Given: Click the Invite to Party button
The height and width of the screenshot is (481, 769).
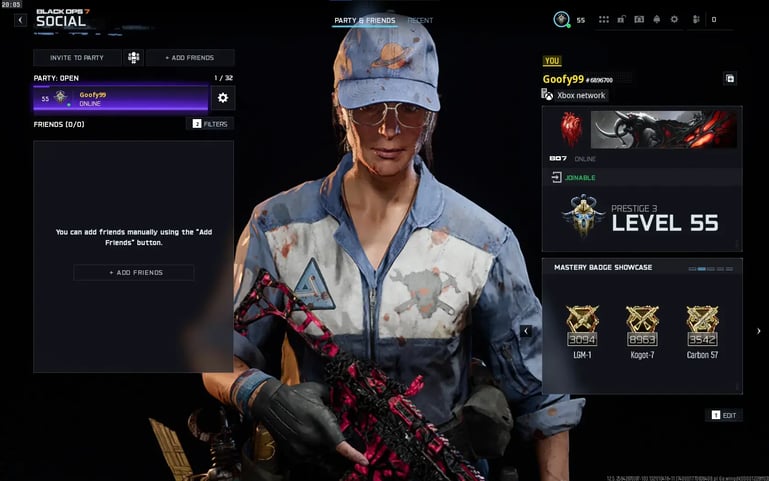Looking at the screenshot, I should pos(77,58).
